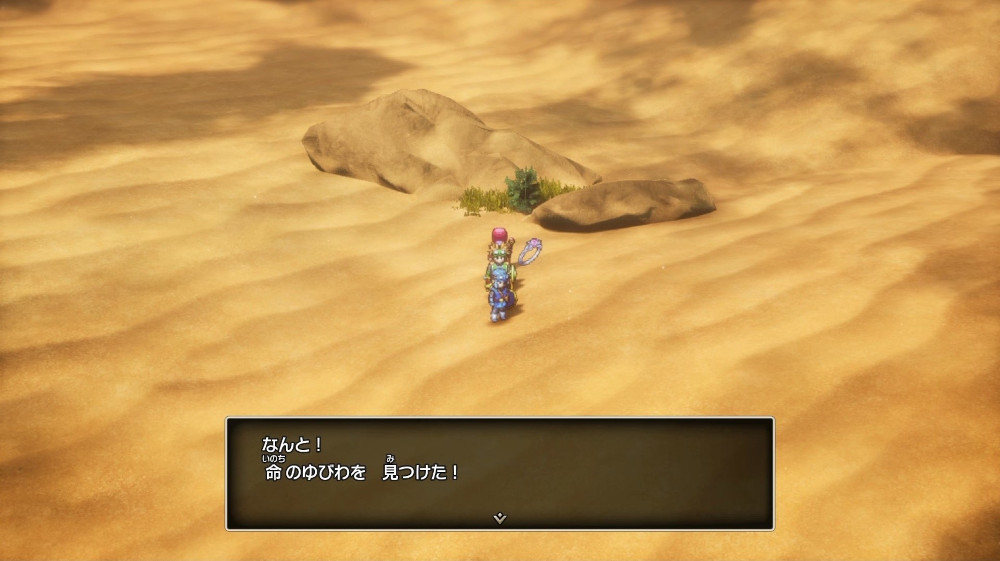Advance dialogue with the down-arrow indicator
Viewport: 1000px width, 561px height.
point(500,518)
